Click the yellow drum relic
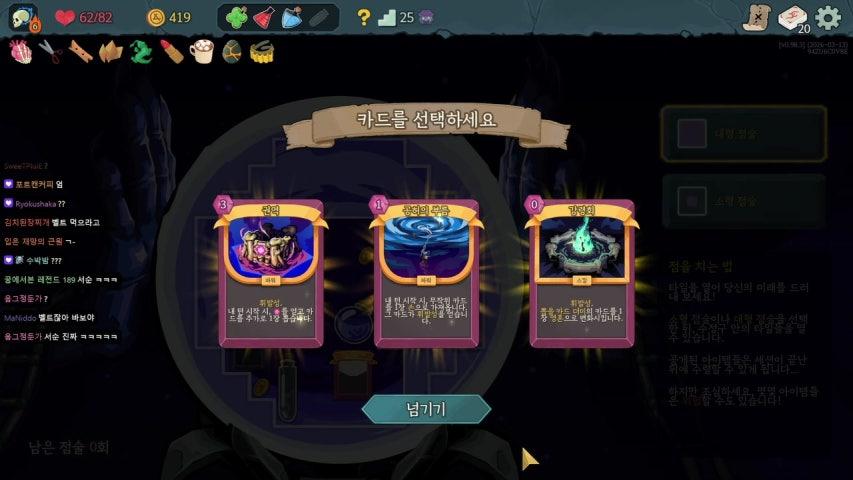The image size is (853, 480). tap(262, 51)
